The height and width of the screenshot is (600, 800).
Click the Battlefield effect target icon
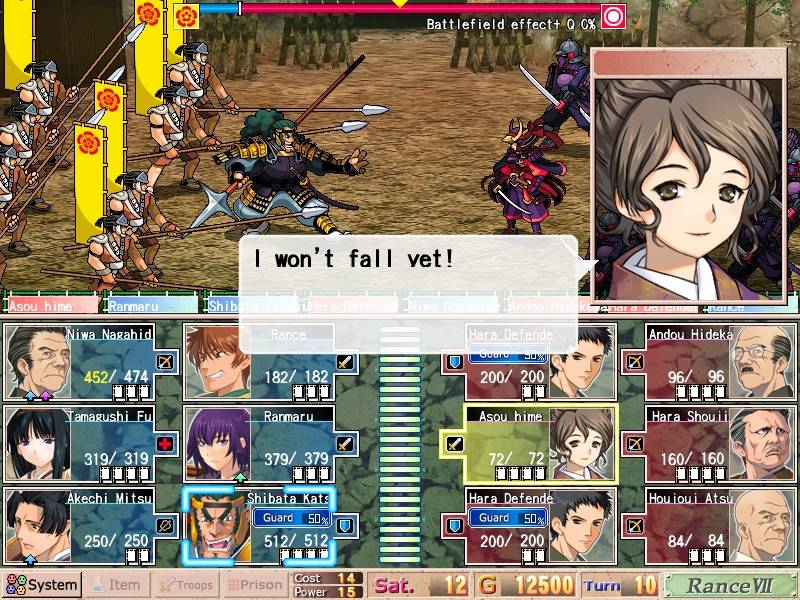(613, 15)
